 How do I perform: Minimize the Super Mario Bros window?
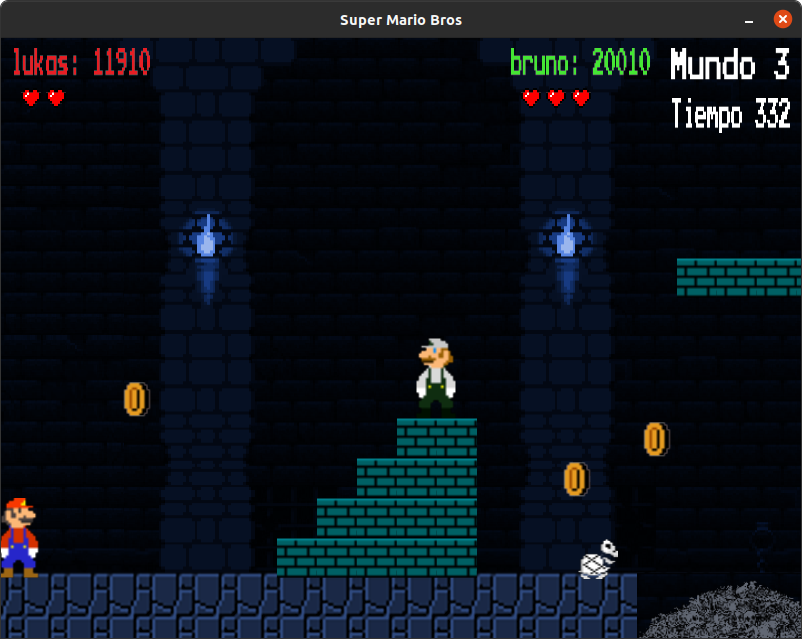[749, 20]
